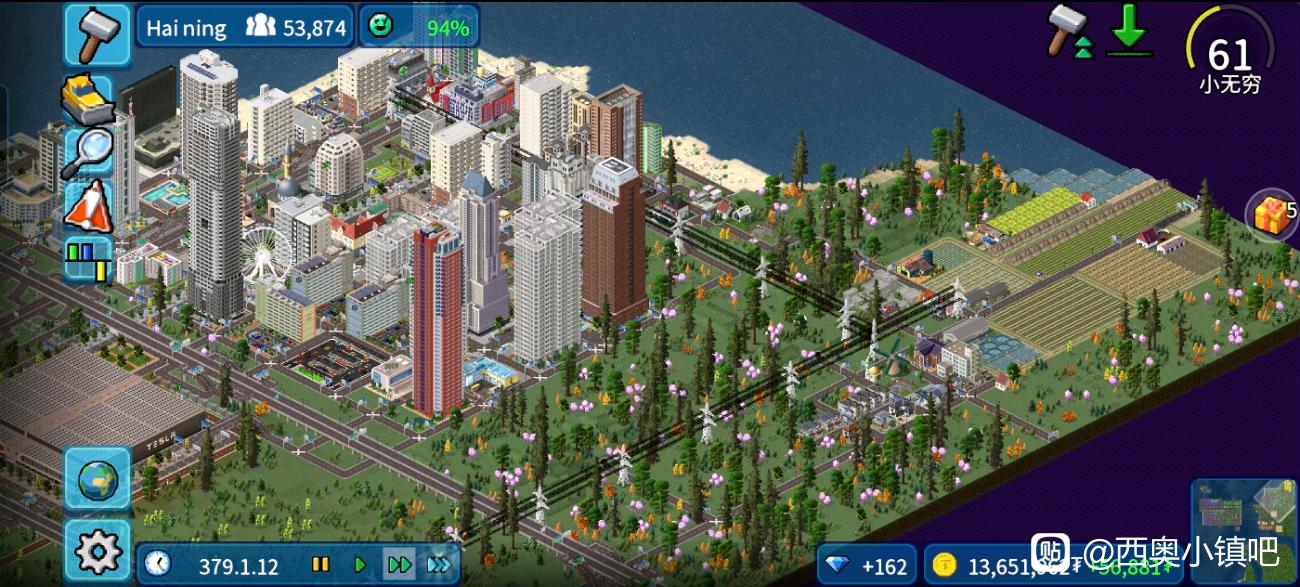
Task: Show the city statistics bar chart
Action: pyautogui.click(x=89, y=258)
